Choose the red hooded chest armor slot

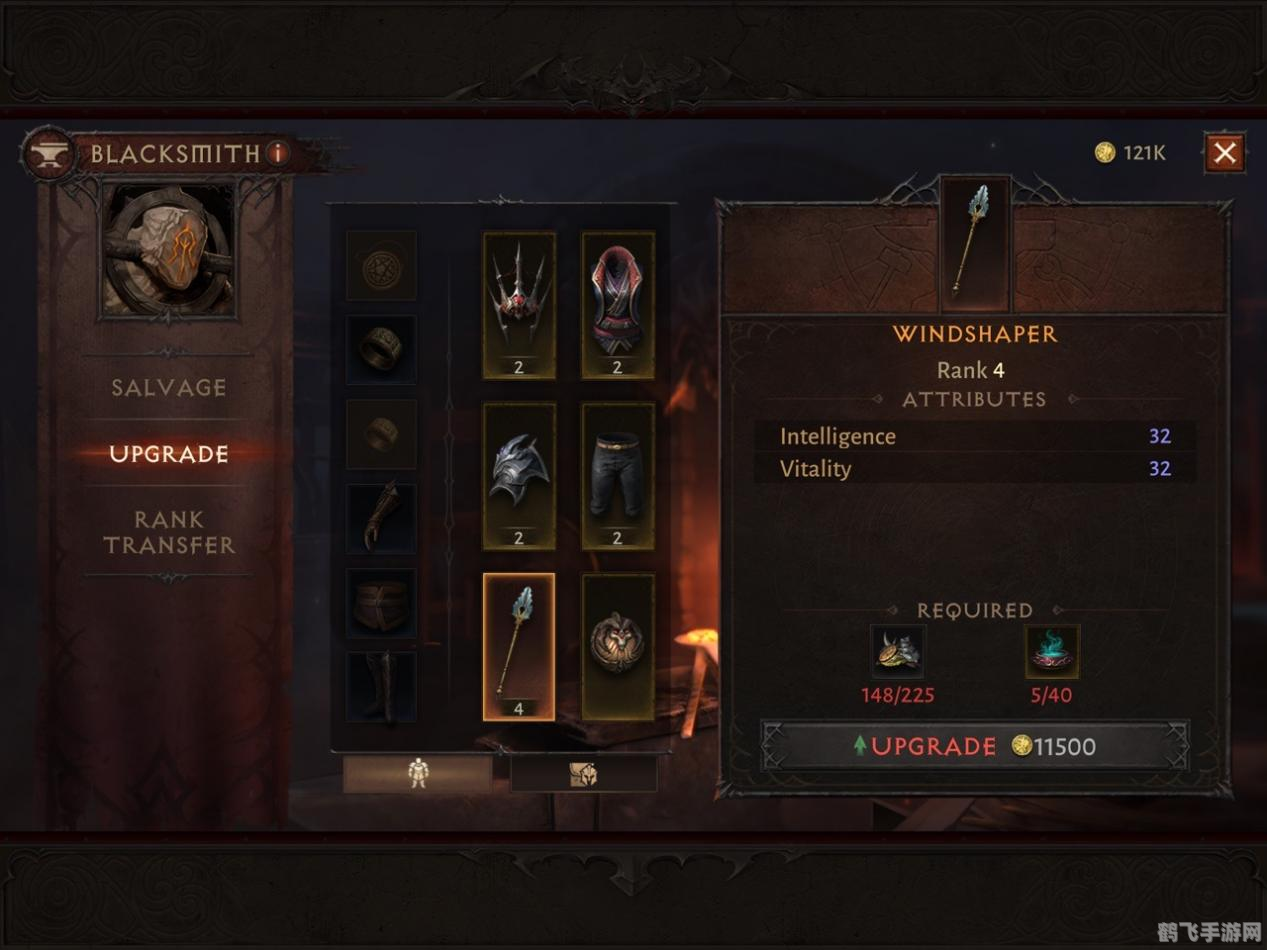[x=617, y=305]
